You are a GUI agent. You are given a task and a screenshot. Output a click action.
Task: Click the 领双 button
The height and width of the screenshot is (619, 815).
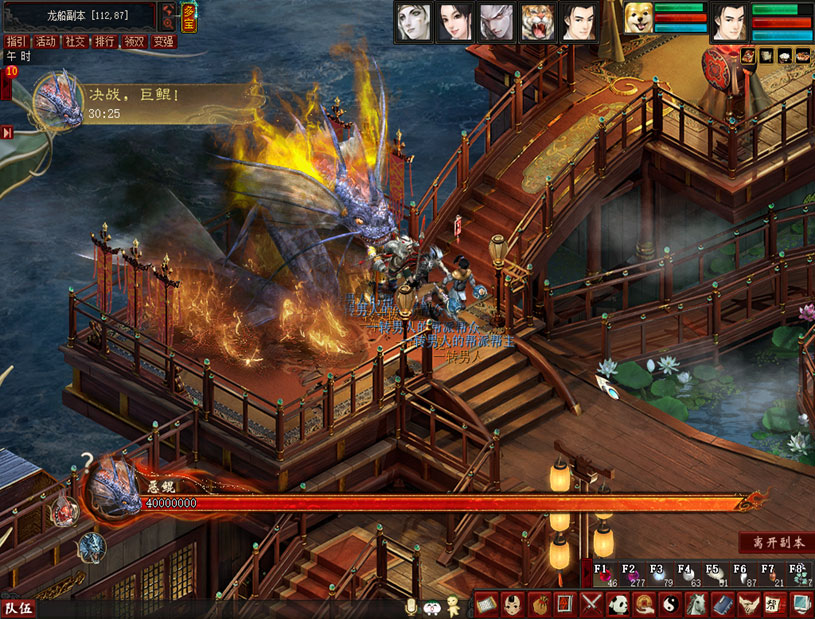point(134,41)
